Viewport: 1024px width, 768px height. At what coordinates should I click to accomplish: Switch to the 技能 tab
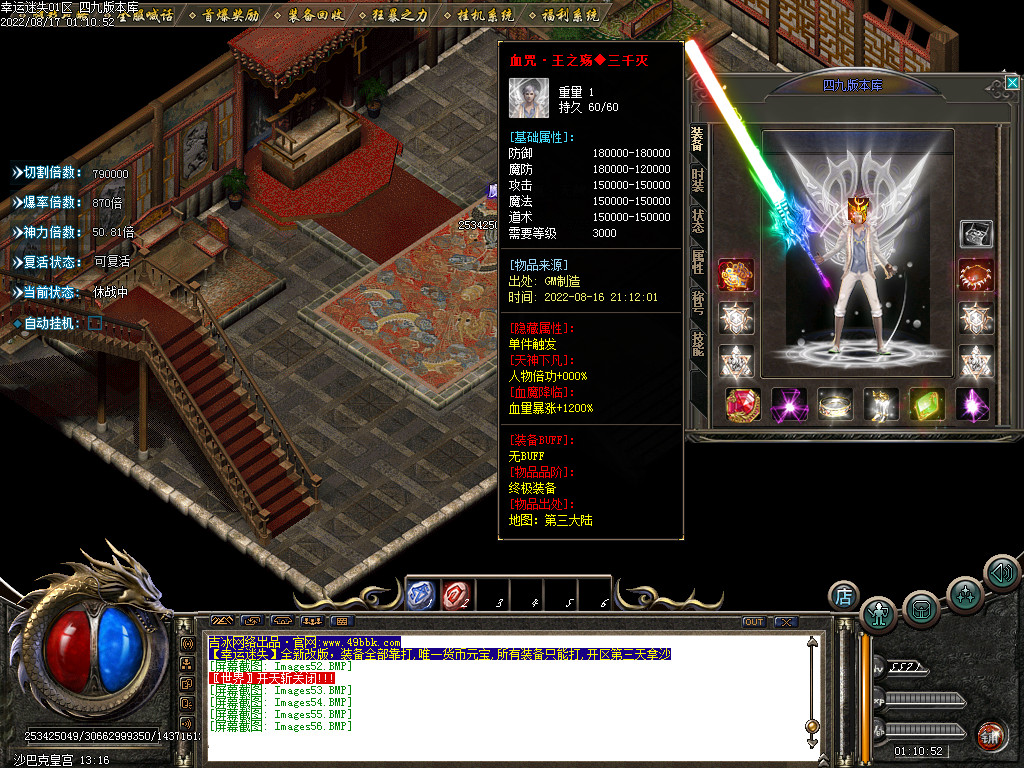click(x=697, y=345)
